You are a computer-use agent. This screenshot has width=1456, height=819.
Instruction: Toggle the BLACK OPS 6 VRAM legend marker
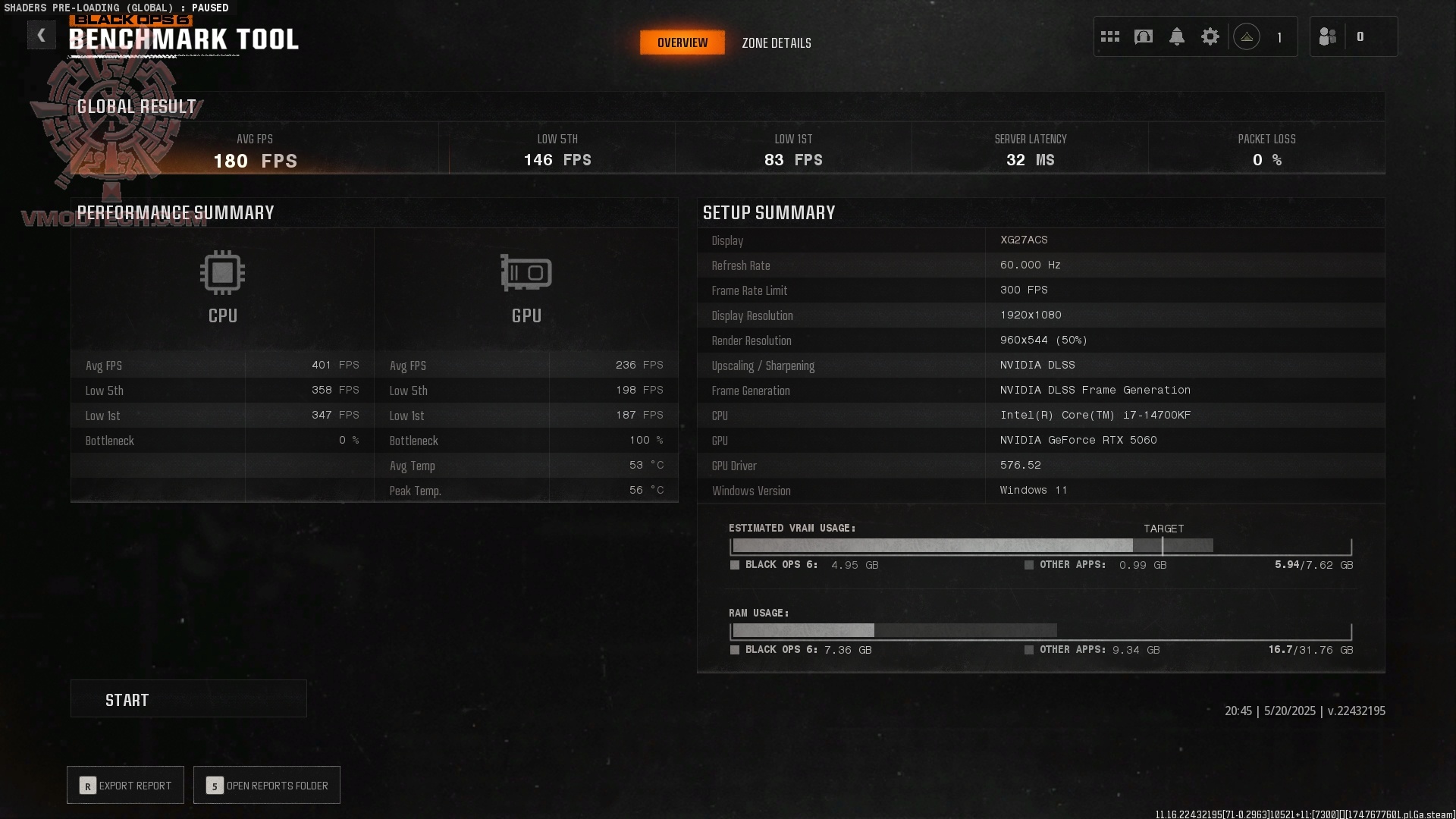coord(735,565)
